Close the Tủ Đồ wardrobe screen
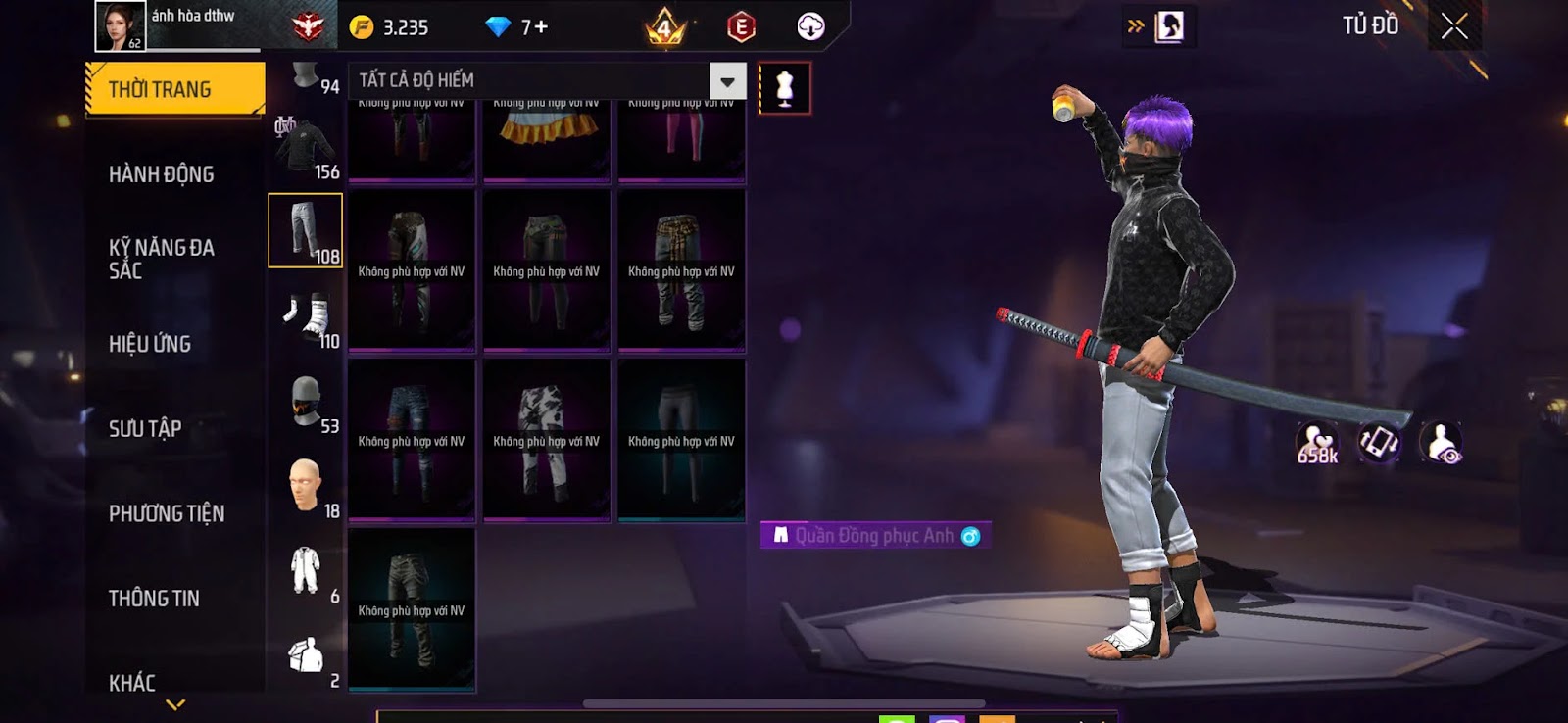This screenshot has width=1568, height=723. pyautogui.click(x=1454, y=26)
